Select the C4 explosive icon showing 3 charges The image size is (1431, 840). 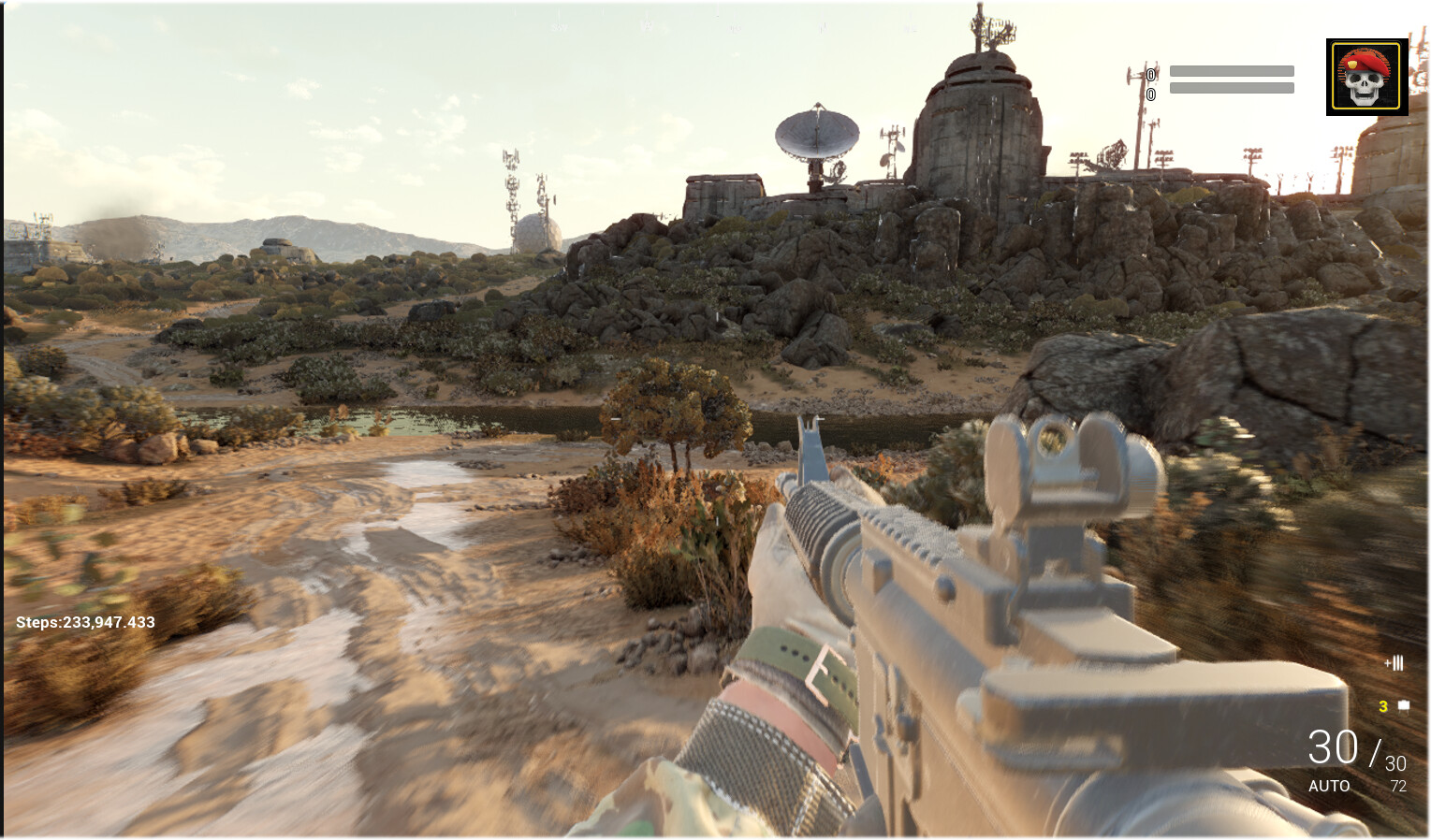[1403, 705]
